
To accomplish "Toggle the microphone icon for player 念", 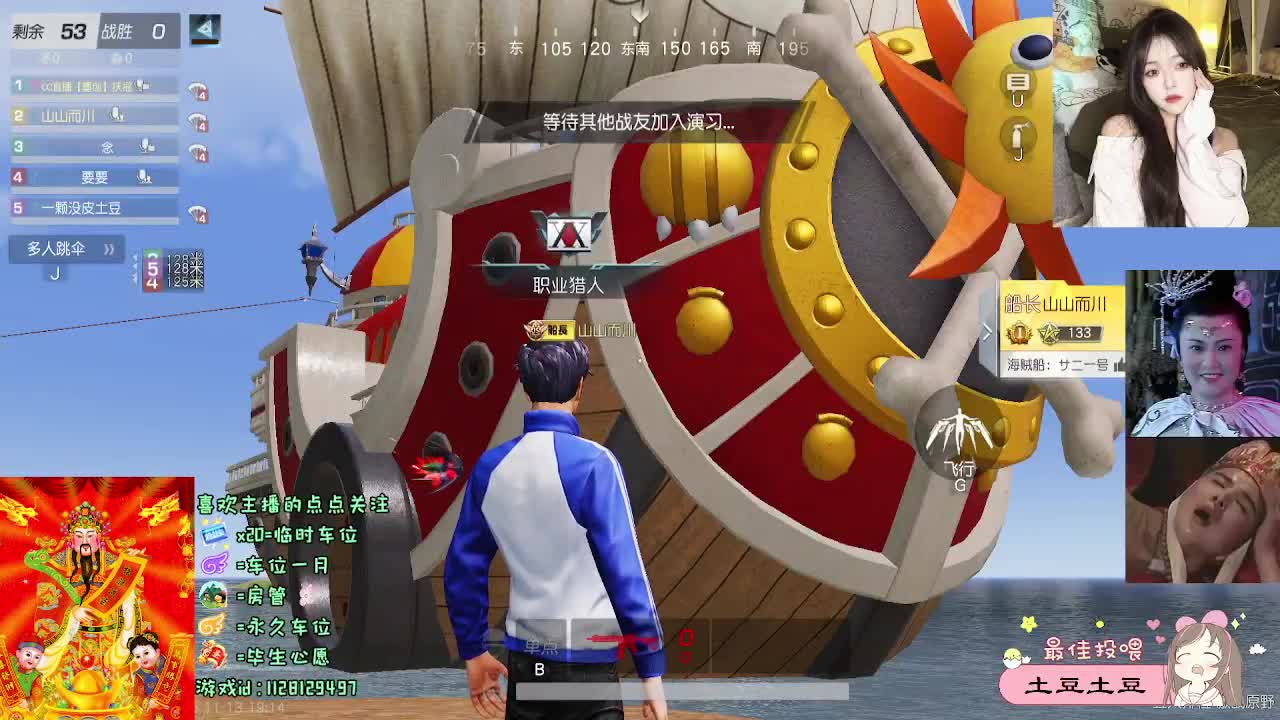I will point(148,148).
